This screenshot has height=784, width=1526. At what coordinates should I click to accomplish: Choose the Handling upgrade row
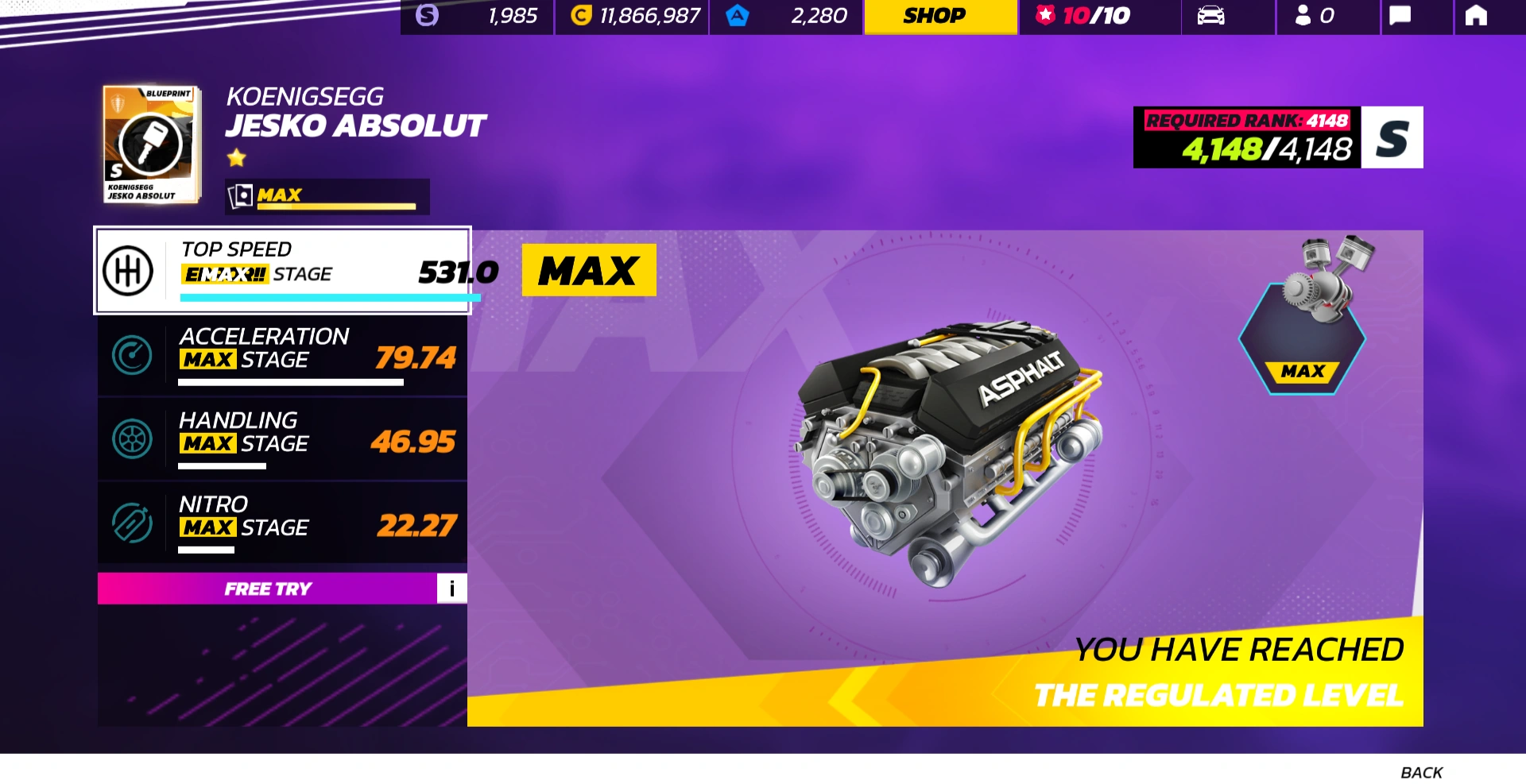tap(282, 439)
